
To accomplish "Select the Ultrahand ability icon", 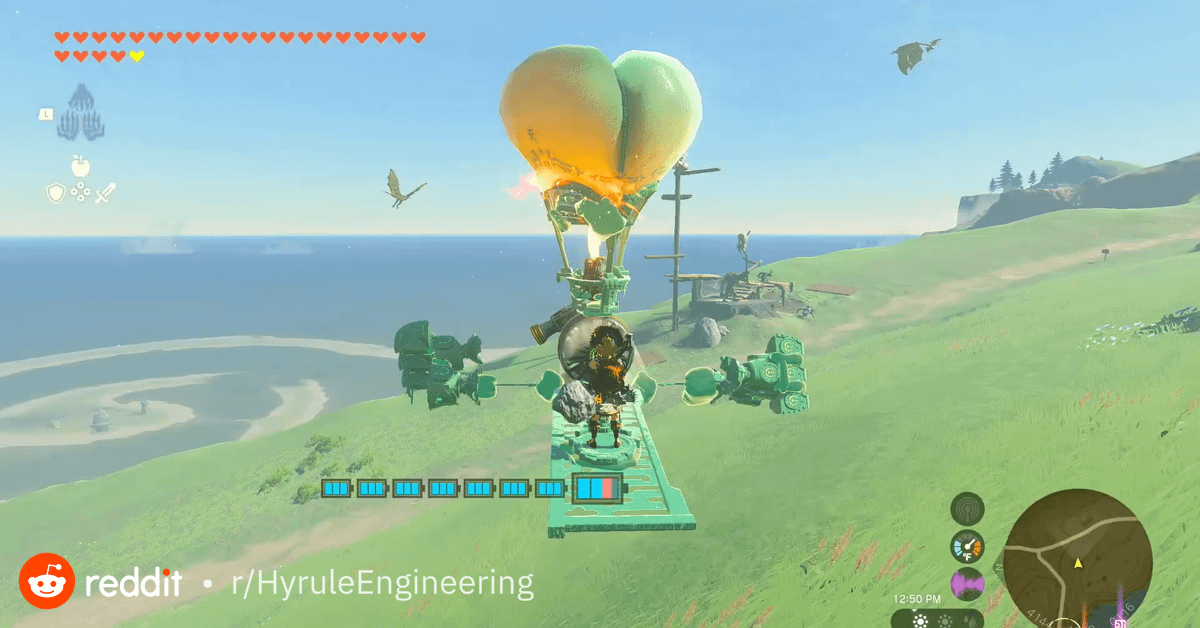I will [x=81, y=112].
